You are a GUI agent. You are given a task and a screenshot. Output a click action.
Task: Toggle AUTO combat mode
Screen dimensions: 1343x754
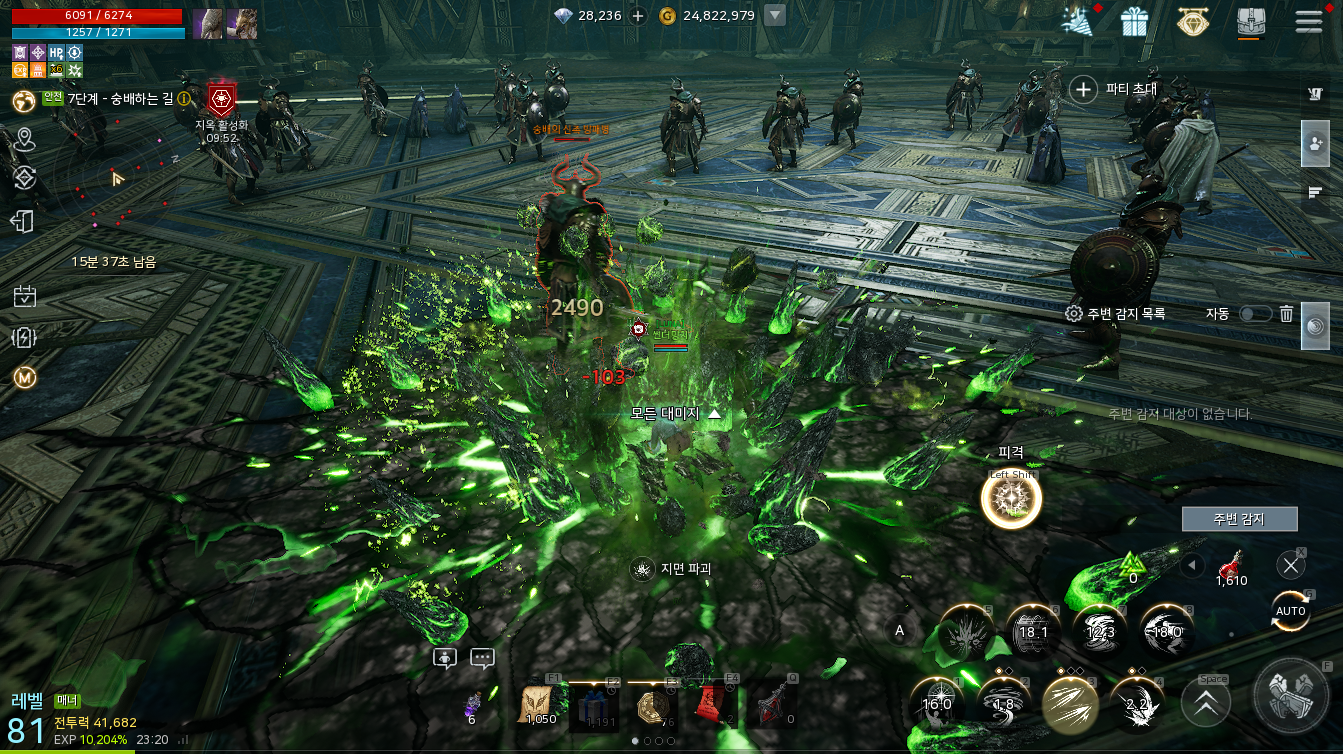click(1290, 610)
